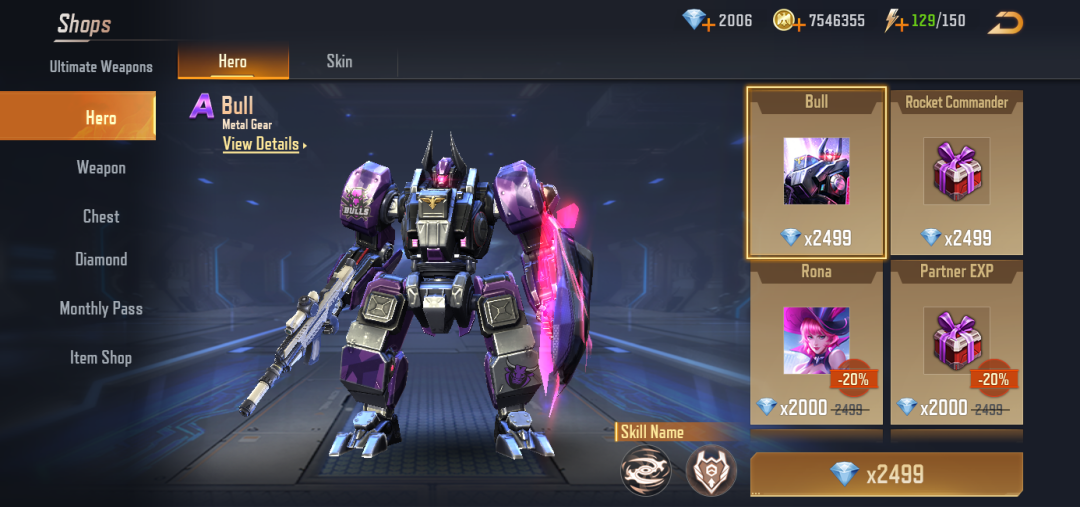Tap the shield emblem skill icon
The image size is (1080, 507).
point(710,470)
